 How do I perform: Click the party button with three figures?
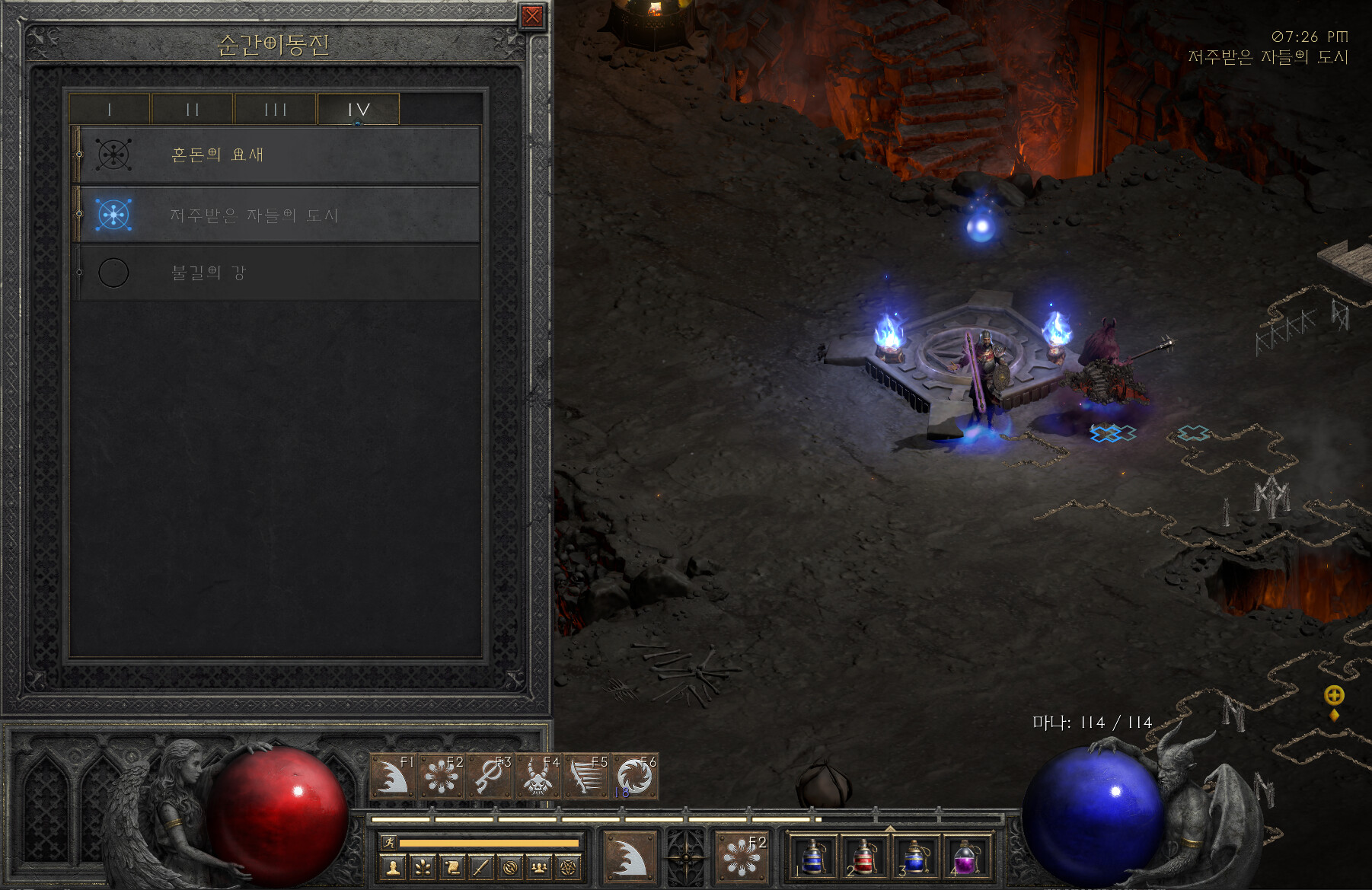(539, 867)
